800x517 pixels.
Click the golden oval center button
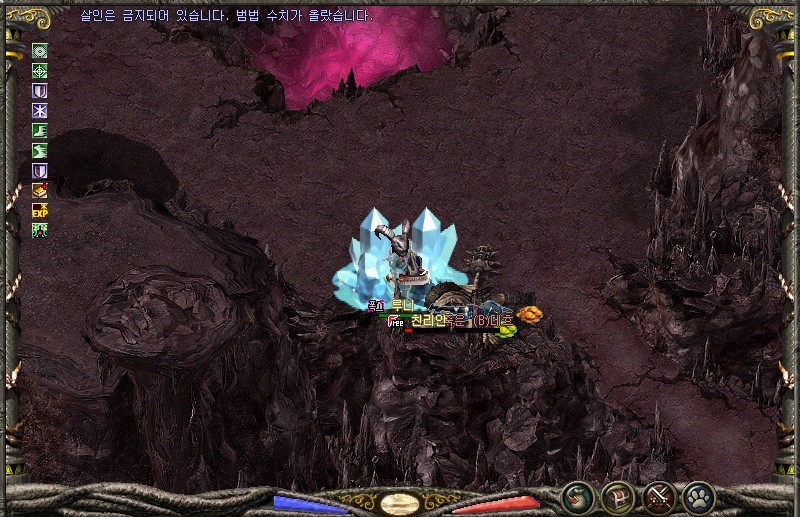400,503
